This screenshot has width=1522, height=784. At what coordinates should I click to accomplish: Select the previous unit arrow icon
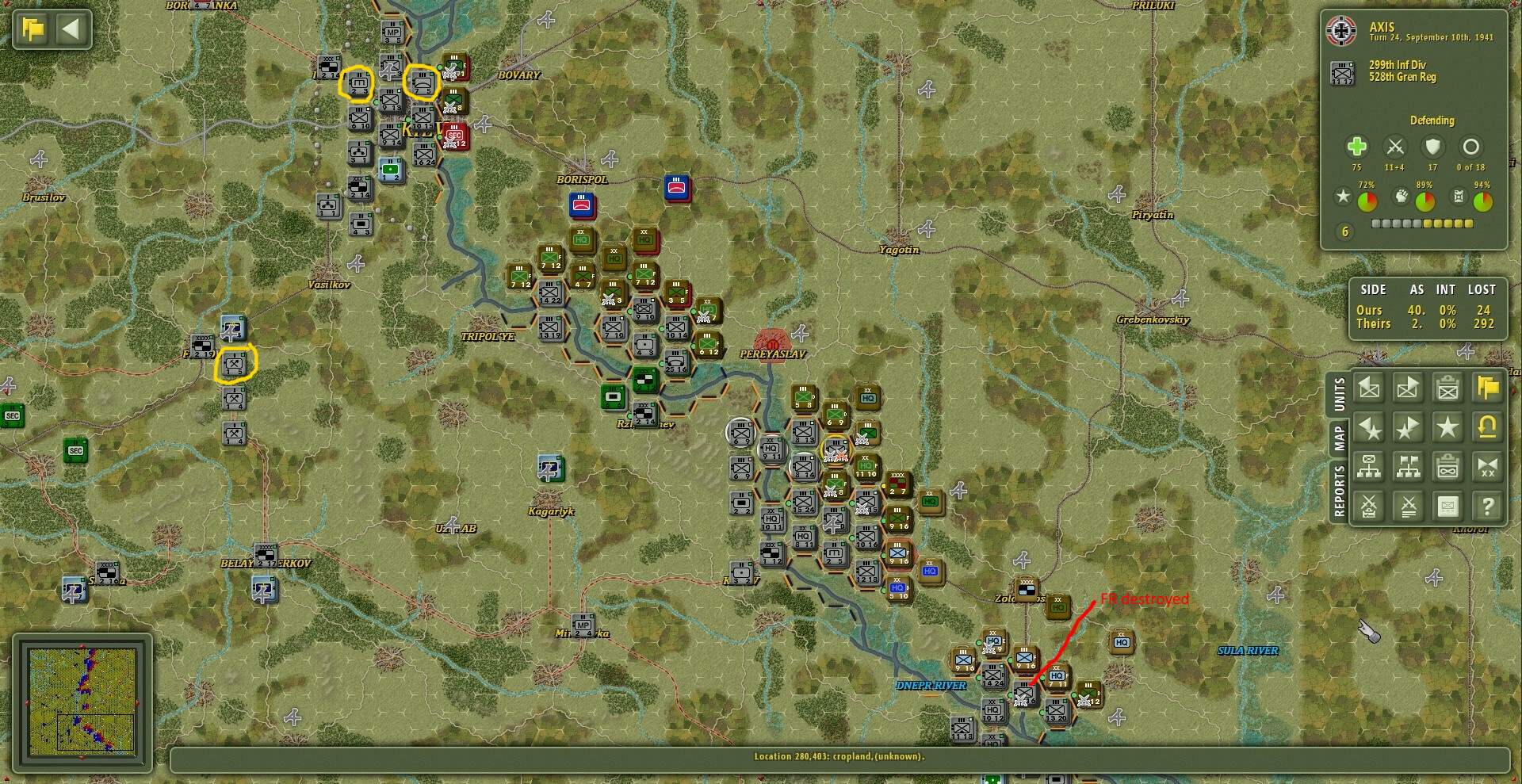pos(1369,388)
